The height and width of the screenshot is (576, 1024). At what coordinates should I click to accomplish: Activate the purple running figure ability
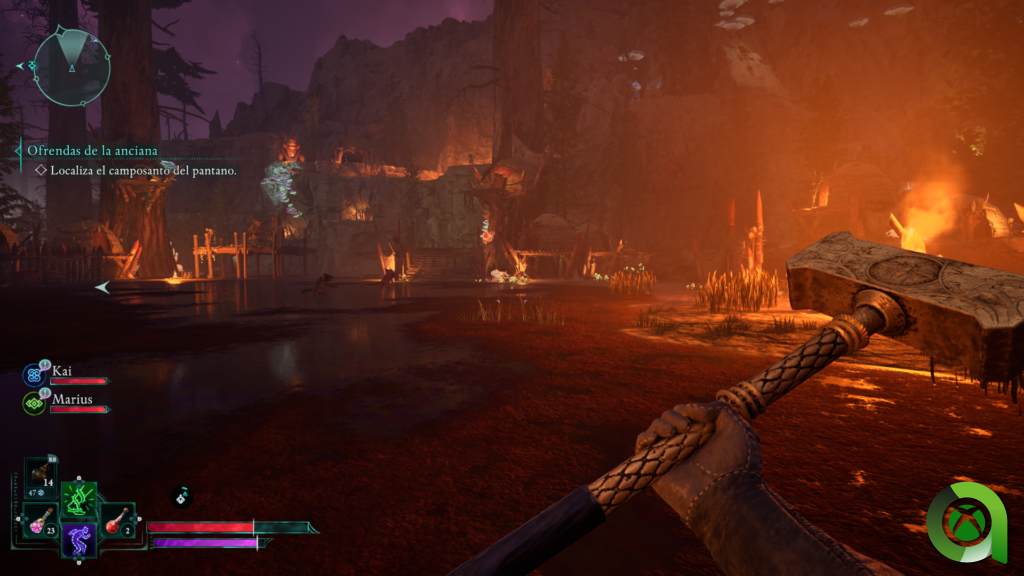pyautogui.click(x=78, y=540)
